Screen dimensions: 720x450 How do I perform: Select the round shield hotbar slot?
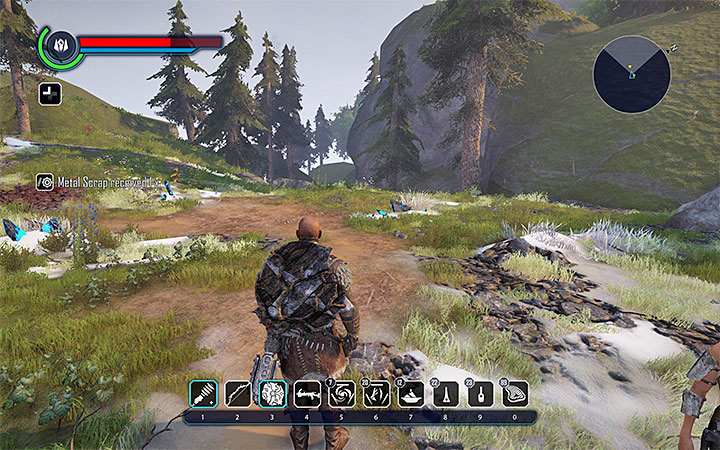click(x=272, y=394)
